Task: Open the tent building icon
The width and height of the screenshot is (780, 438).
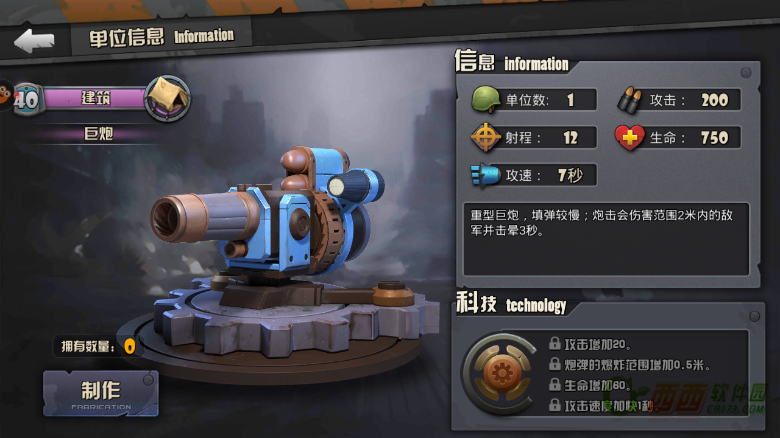Action: (x=167, y=98)
